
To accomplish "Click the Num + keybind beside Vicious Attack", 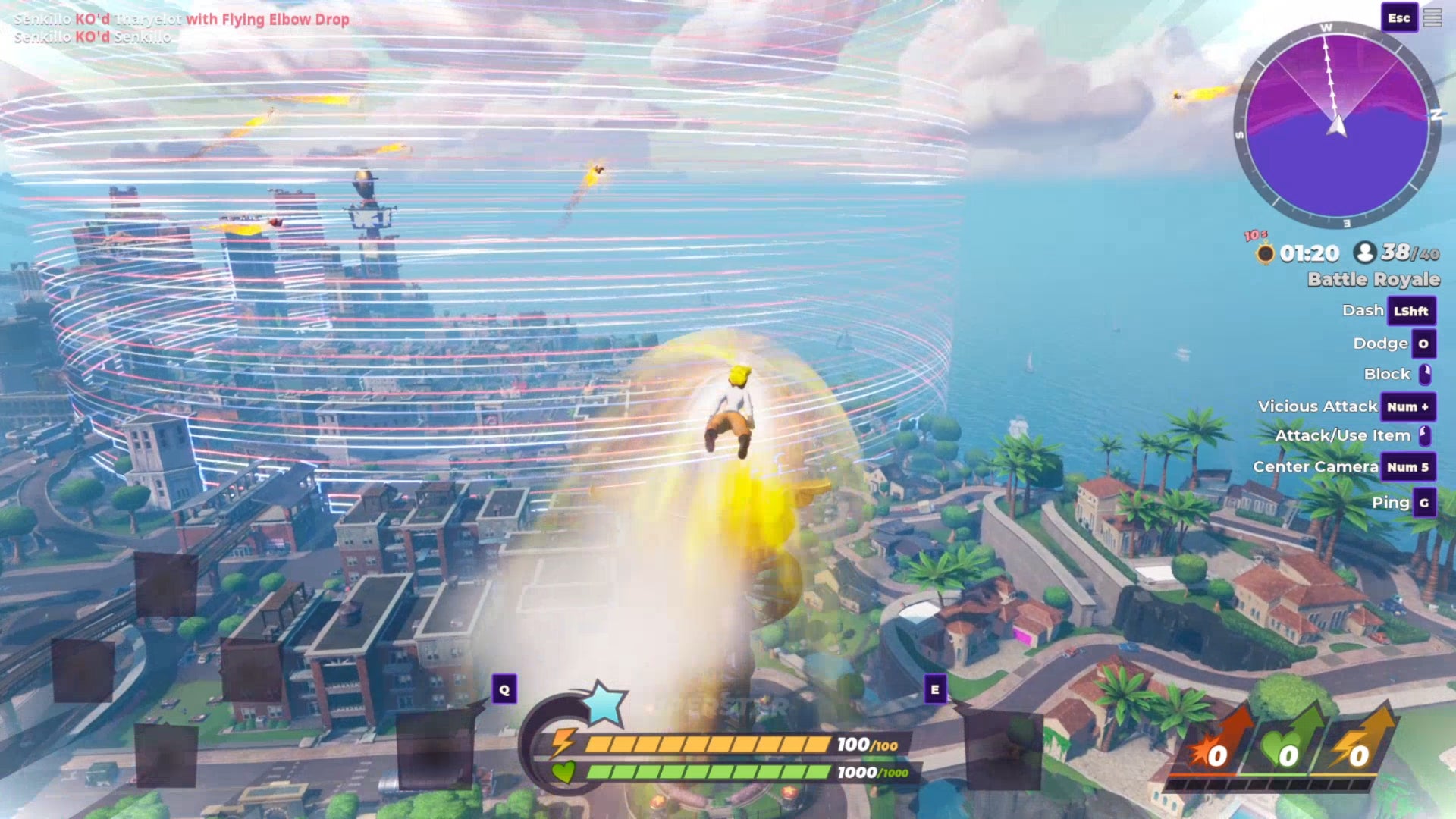I will (1407, 407).
